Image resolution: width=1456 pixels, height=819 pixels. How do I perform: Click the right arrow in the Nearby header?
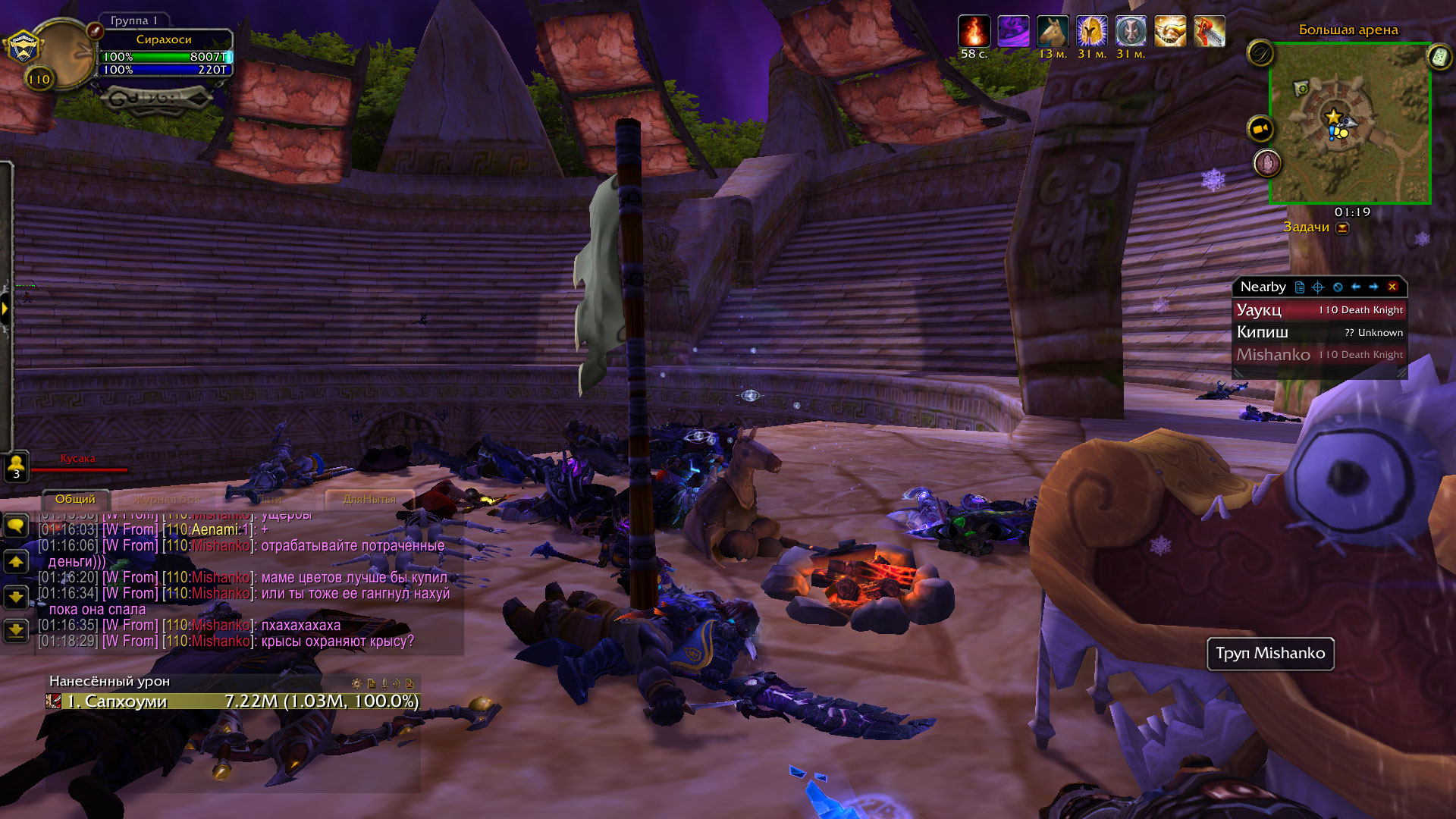(1373, 287)
